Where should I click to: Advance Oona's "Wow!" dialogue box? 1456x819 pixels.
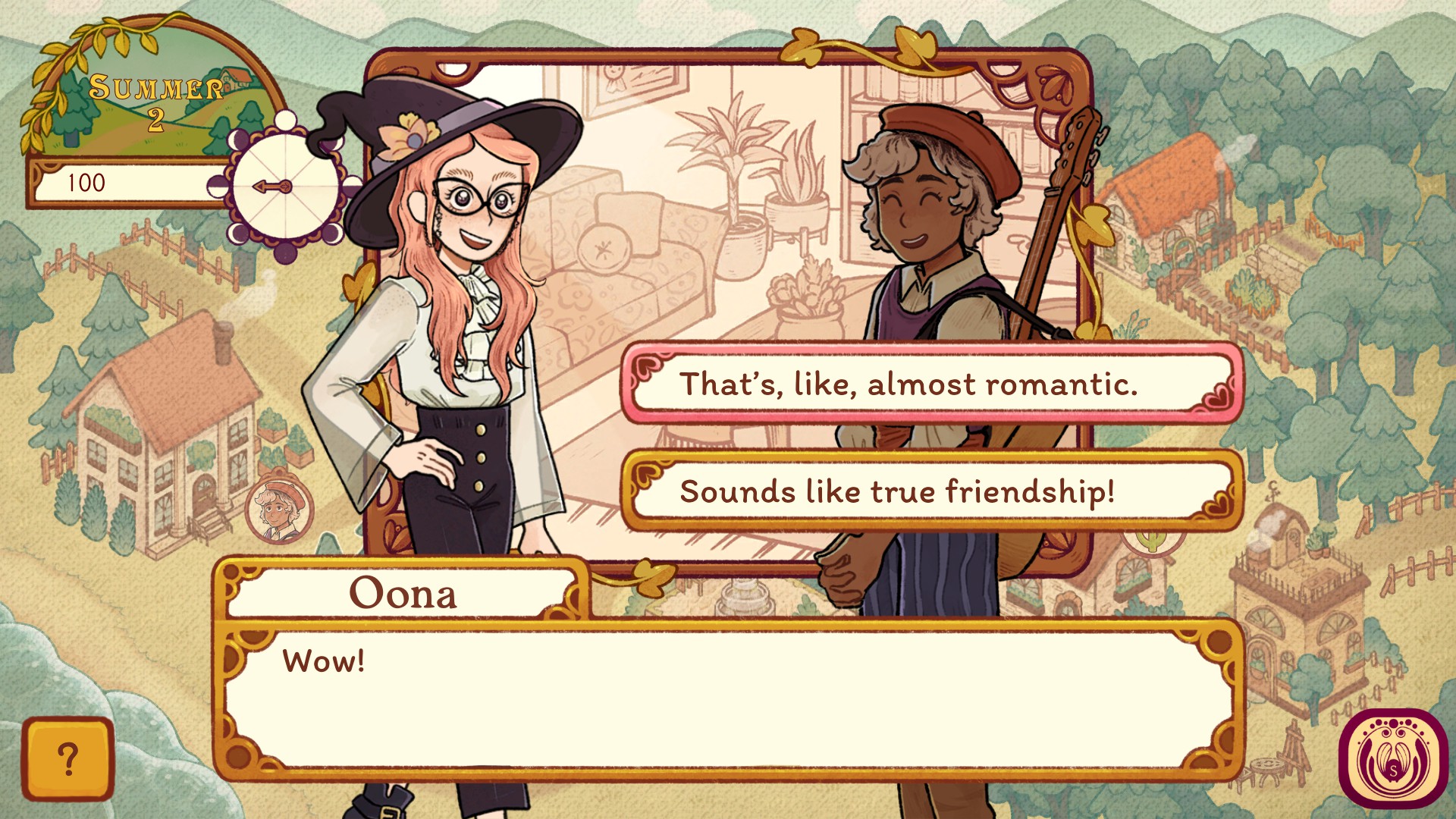[728, 699]
